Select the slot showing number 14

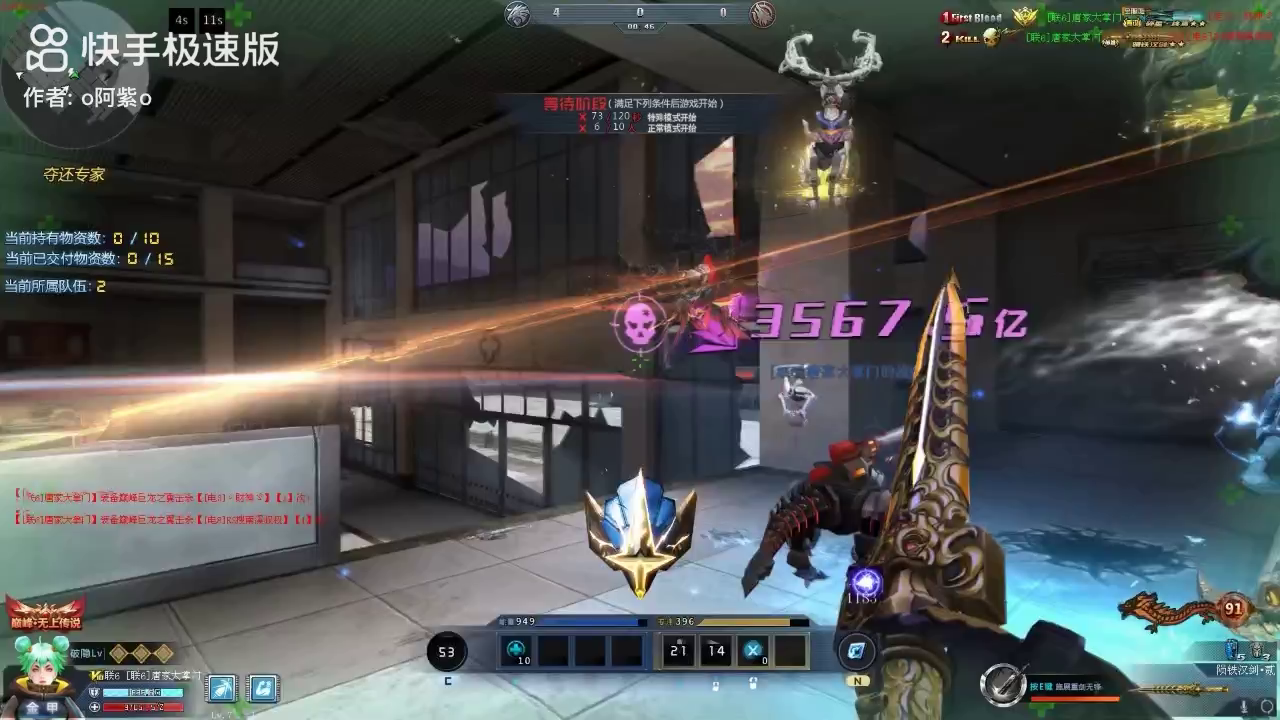[x=716, y=650]
